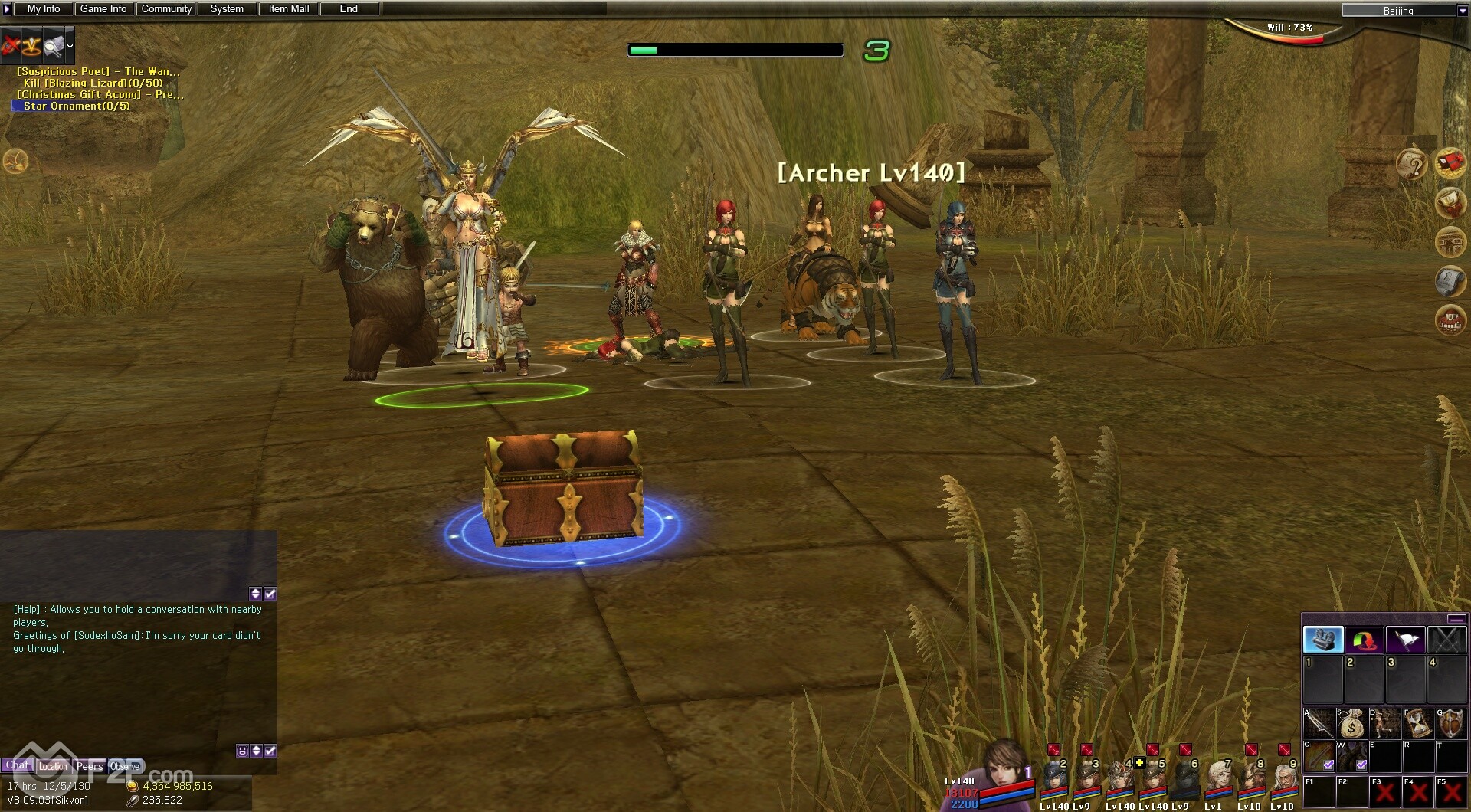
Task: Open the trophy cup icon
Action: coord(1450,203)
